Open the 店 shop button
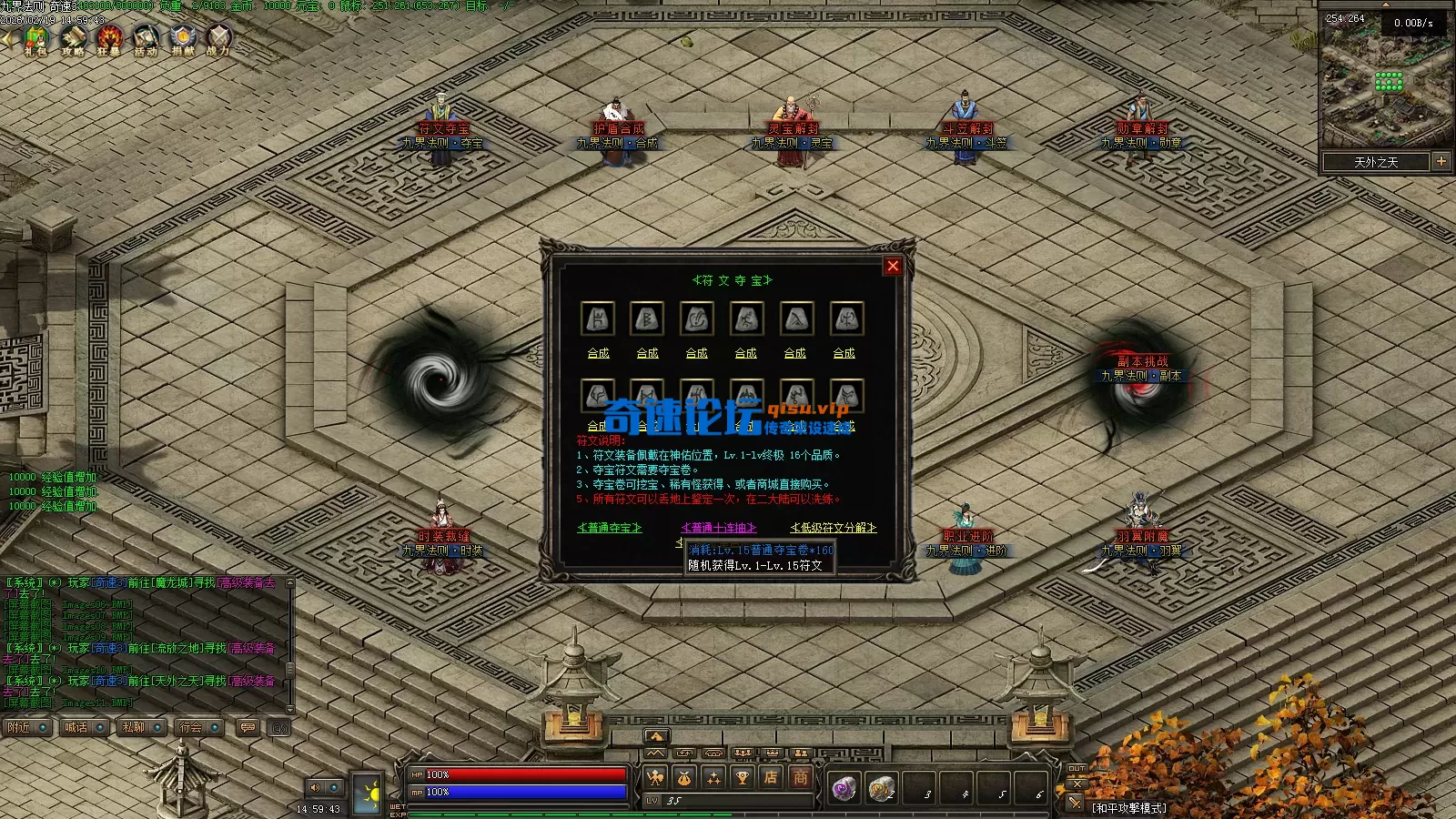The image size is (1456, 819). pyautogui.click(x=771, y=777)
